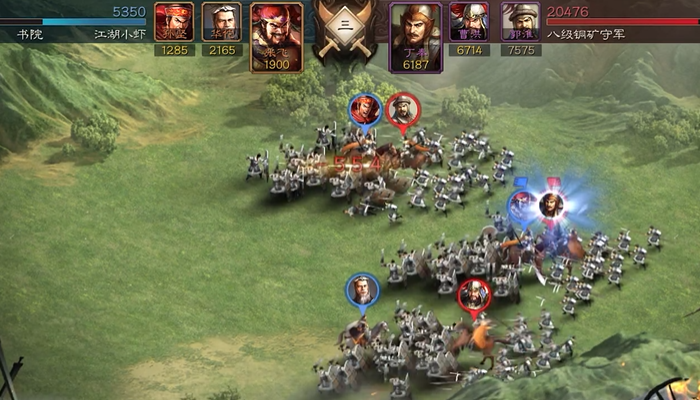Click the glowing hero marker on the battlefield
The height and width of the screenshot is (400, 700).
point(549,205)
